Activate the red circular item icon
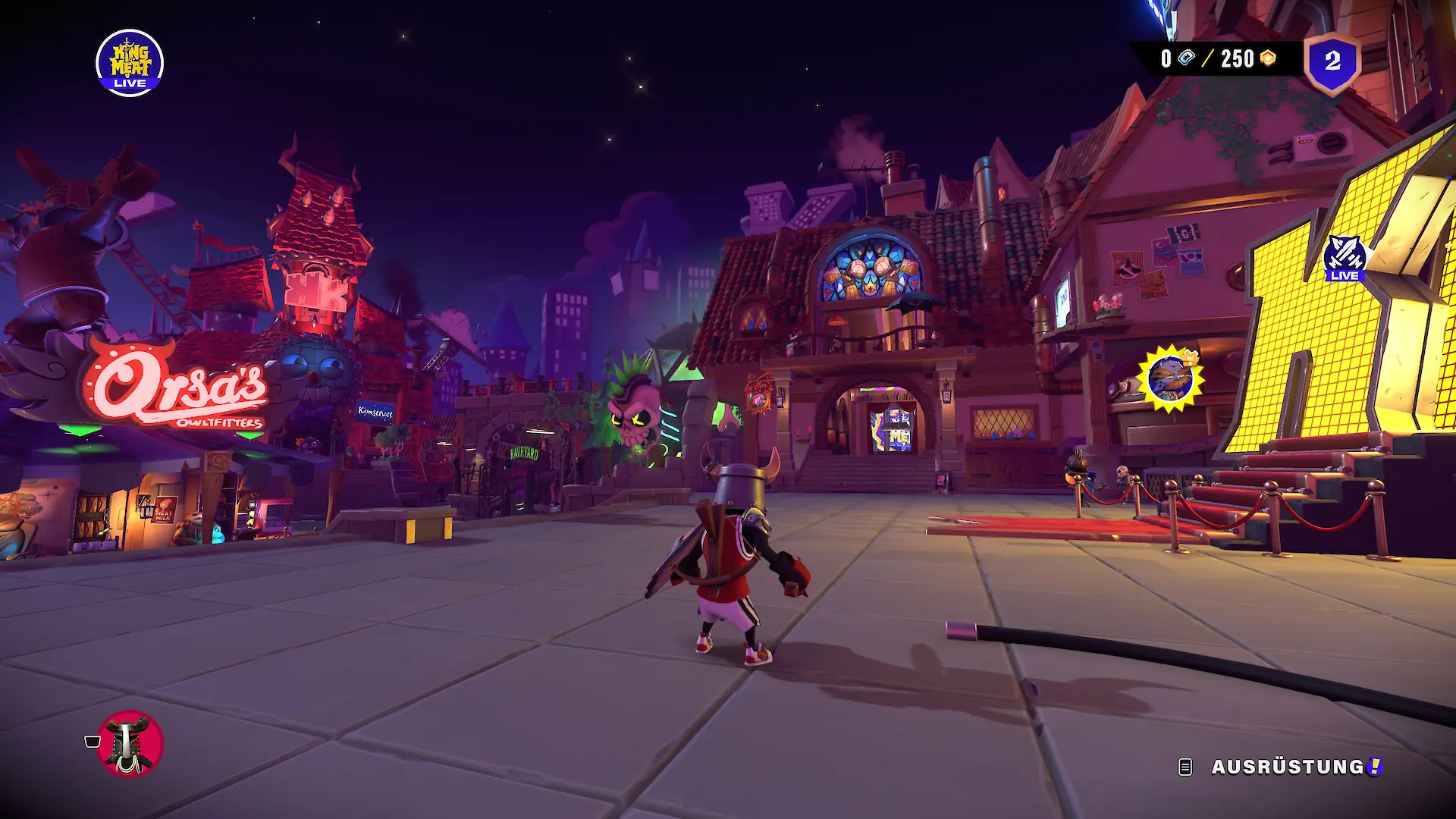 tap(130, 743)
